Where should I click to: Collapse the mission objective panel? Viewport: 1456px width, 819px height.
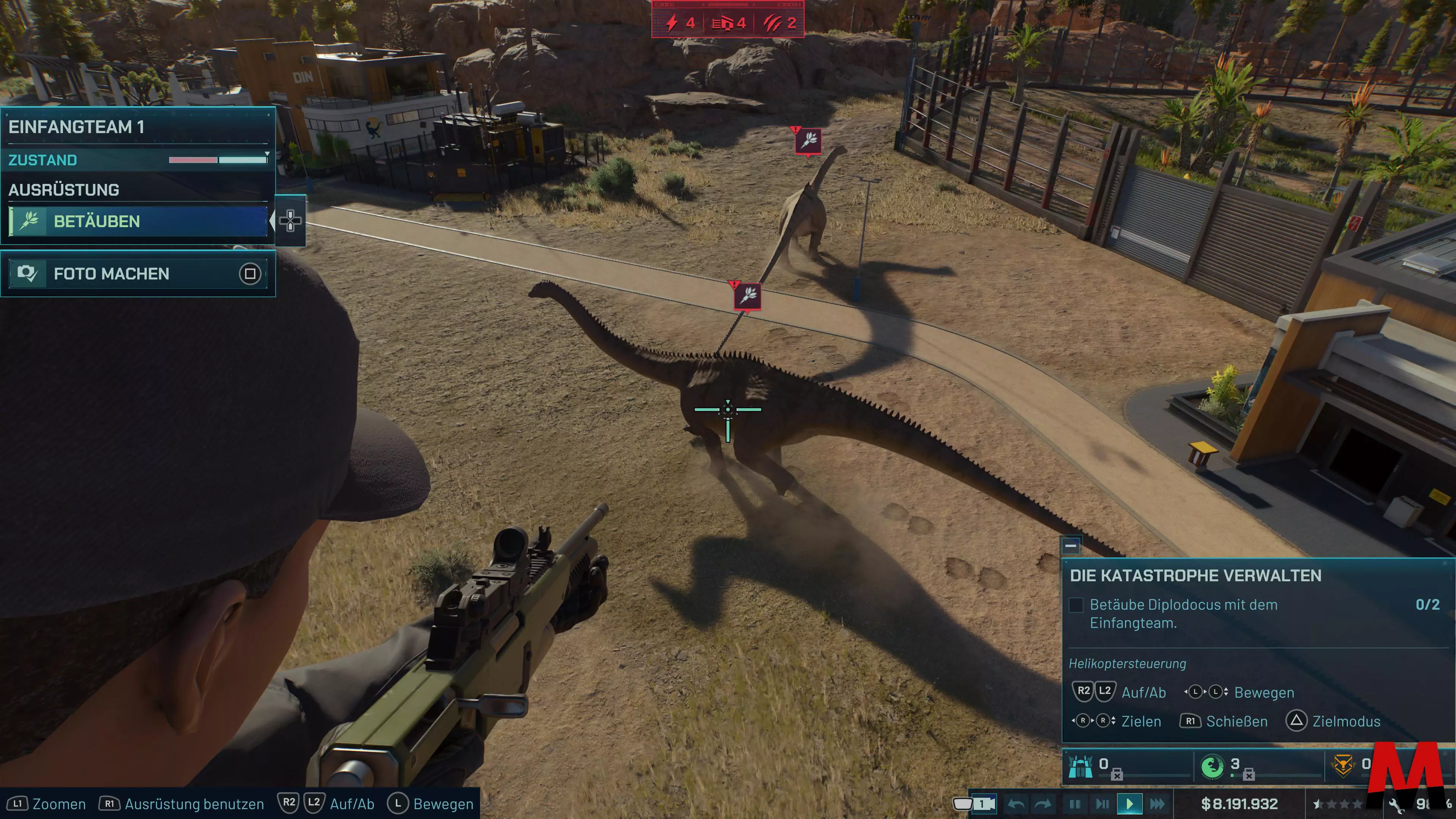[x=1070, y=546]
